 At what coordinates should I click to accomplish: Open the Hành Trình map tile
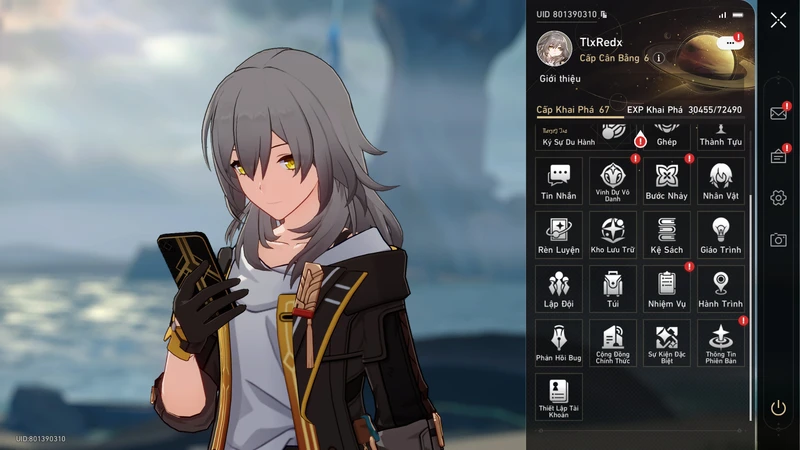(720, 288)
